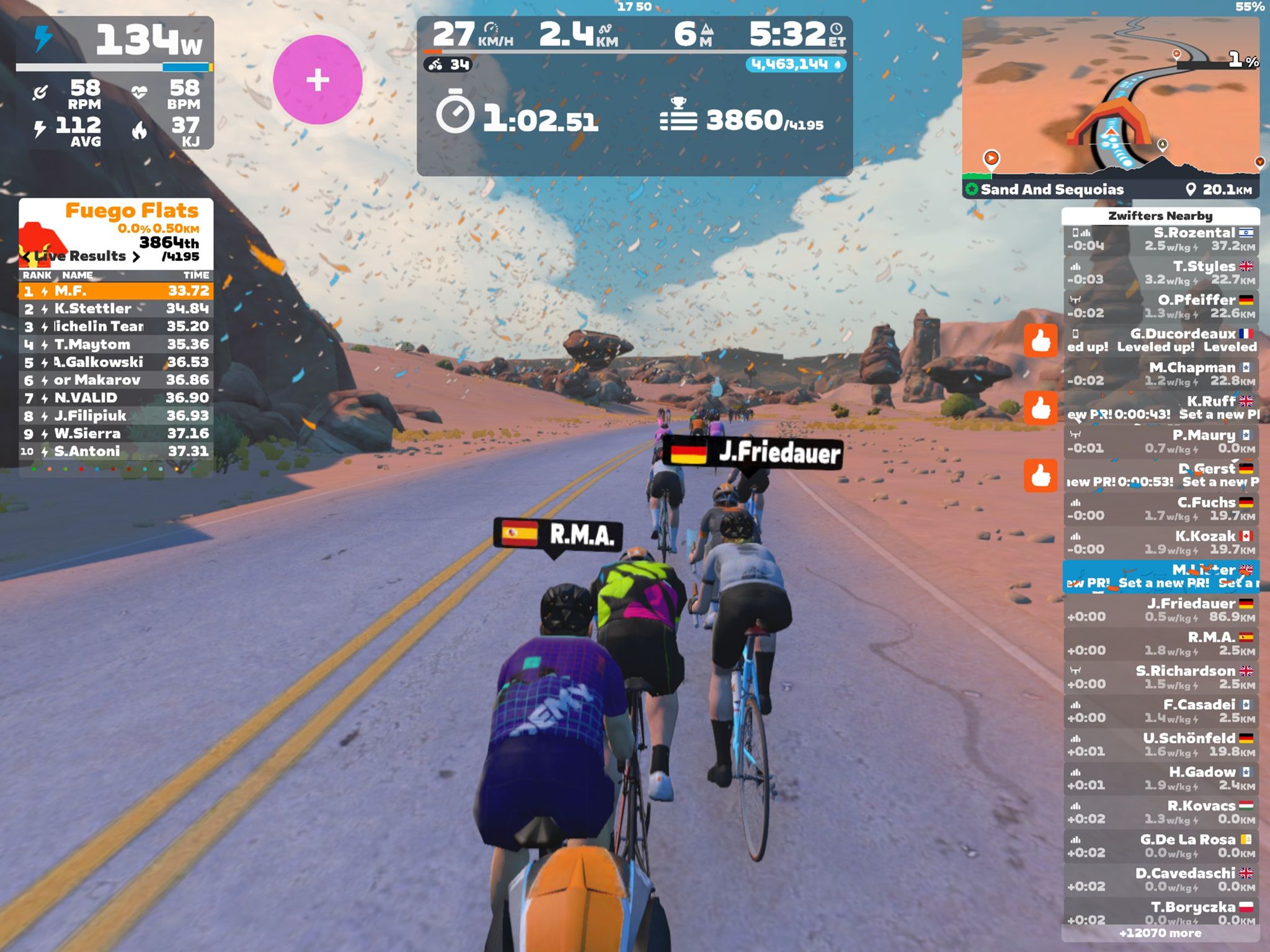Select S.Rozental in Zwifters Nearby list
The height and width of the screenshot is (952, 1270).
(1161, 239)
